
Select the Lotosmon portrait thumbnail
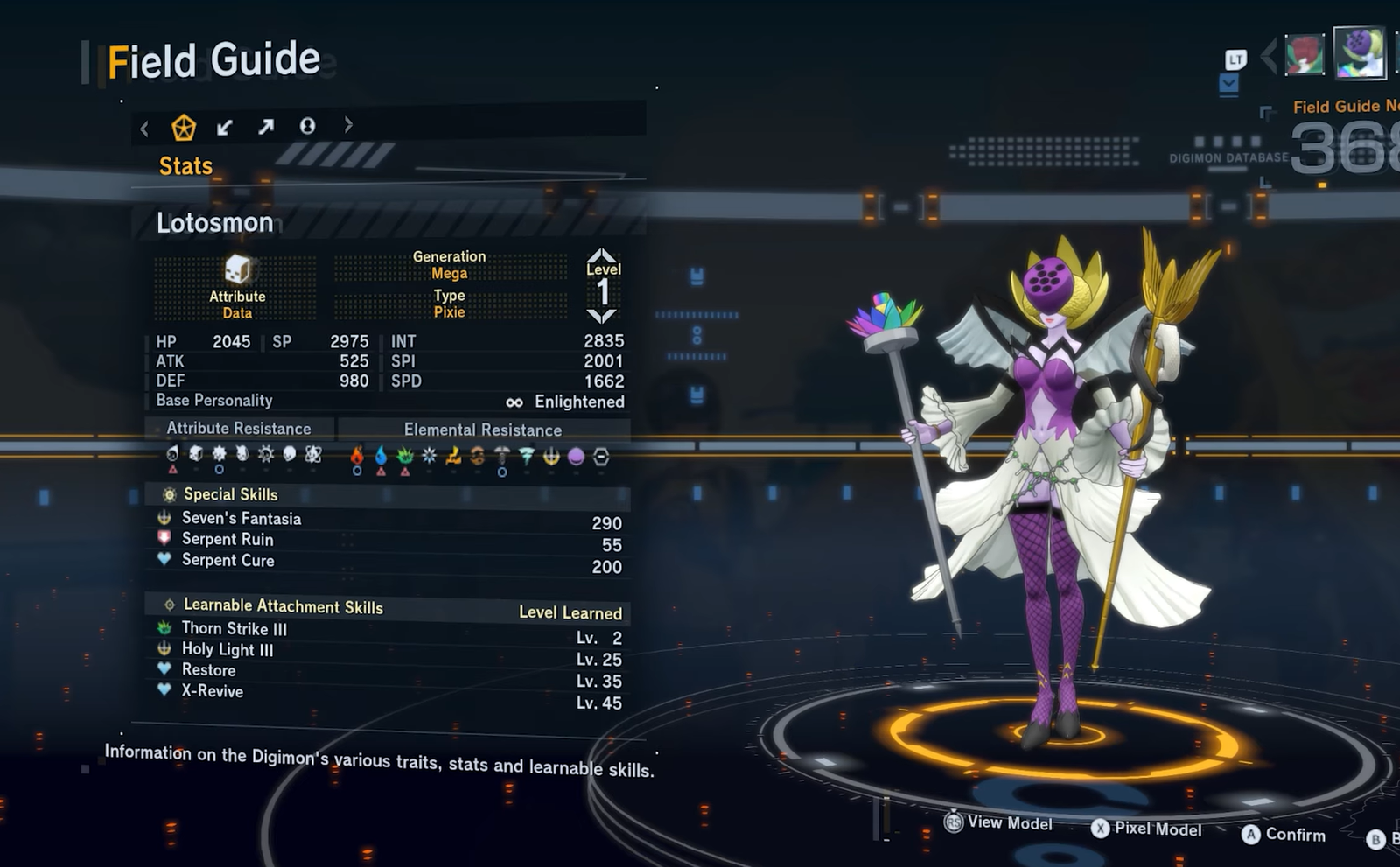pyautogui.click(x=1359, y=52)
